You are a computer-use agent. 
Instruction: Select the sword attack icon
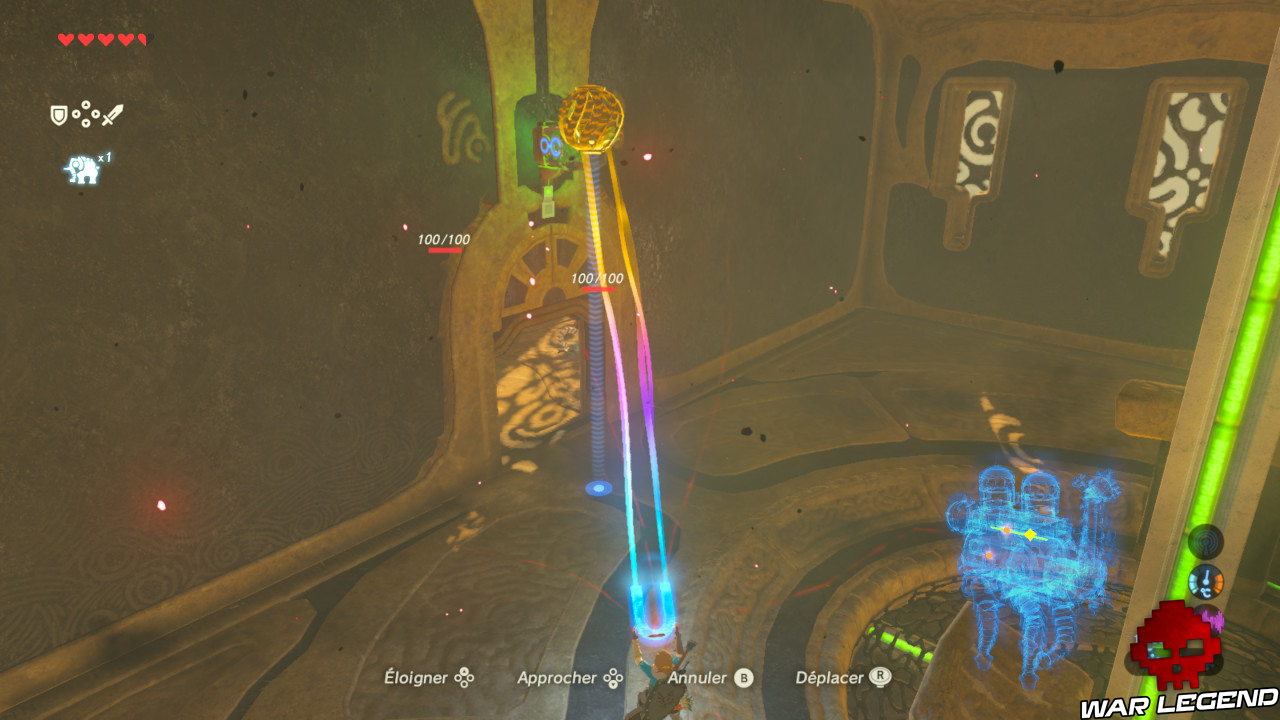(113, 113)
